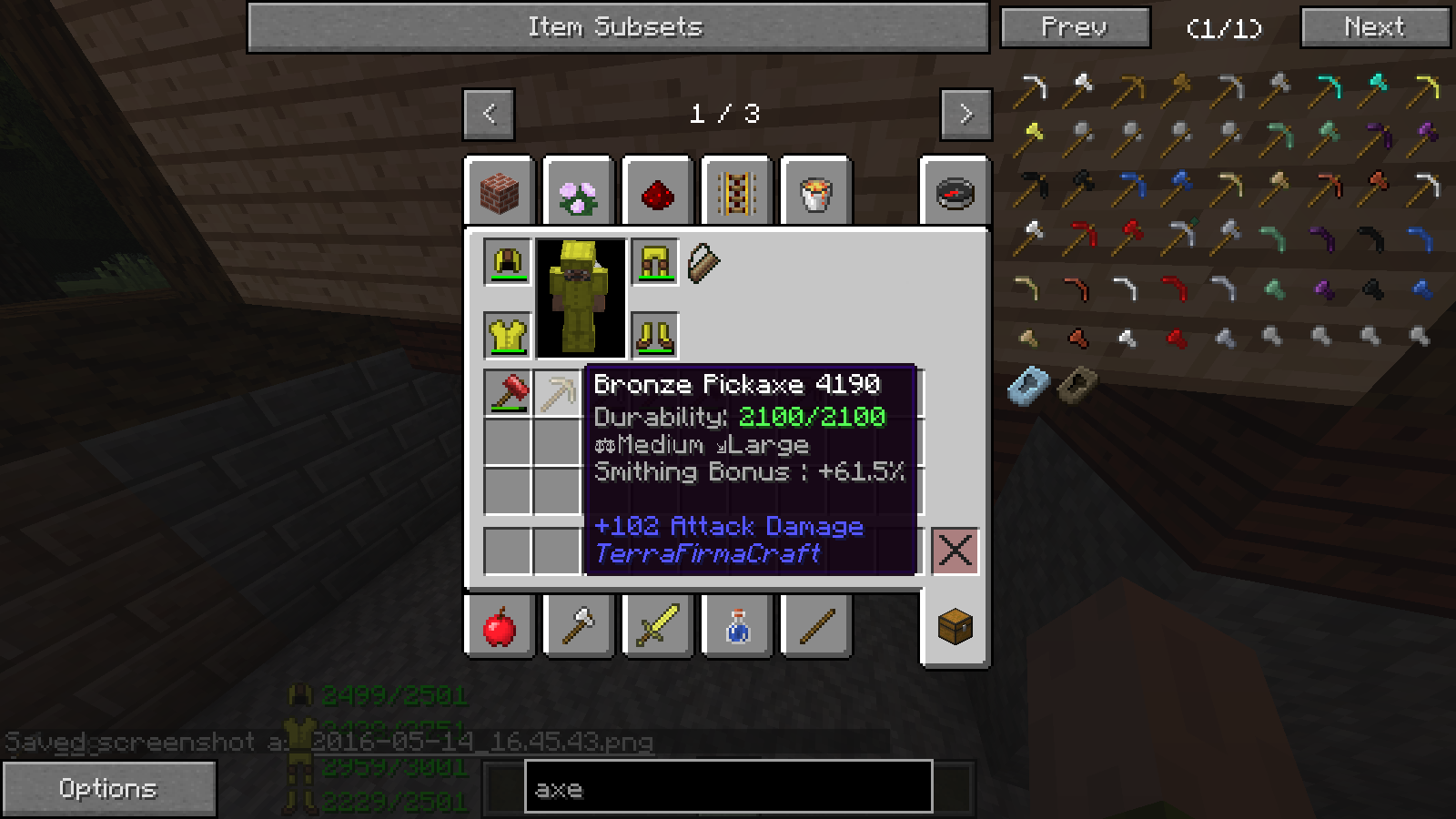Open the potion bottle Brewing tab
This screenshot has width=1456, height=819.
pyautogui.click(x=737, y=627)
